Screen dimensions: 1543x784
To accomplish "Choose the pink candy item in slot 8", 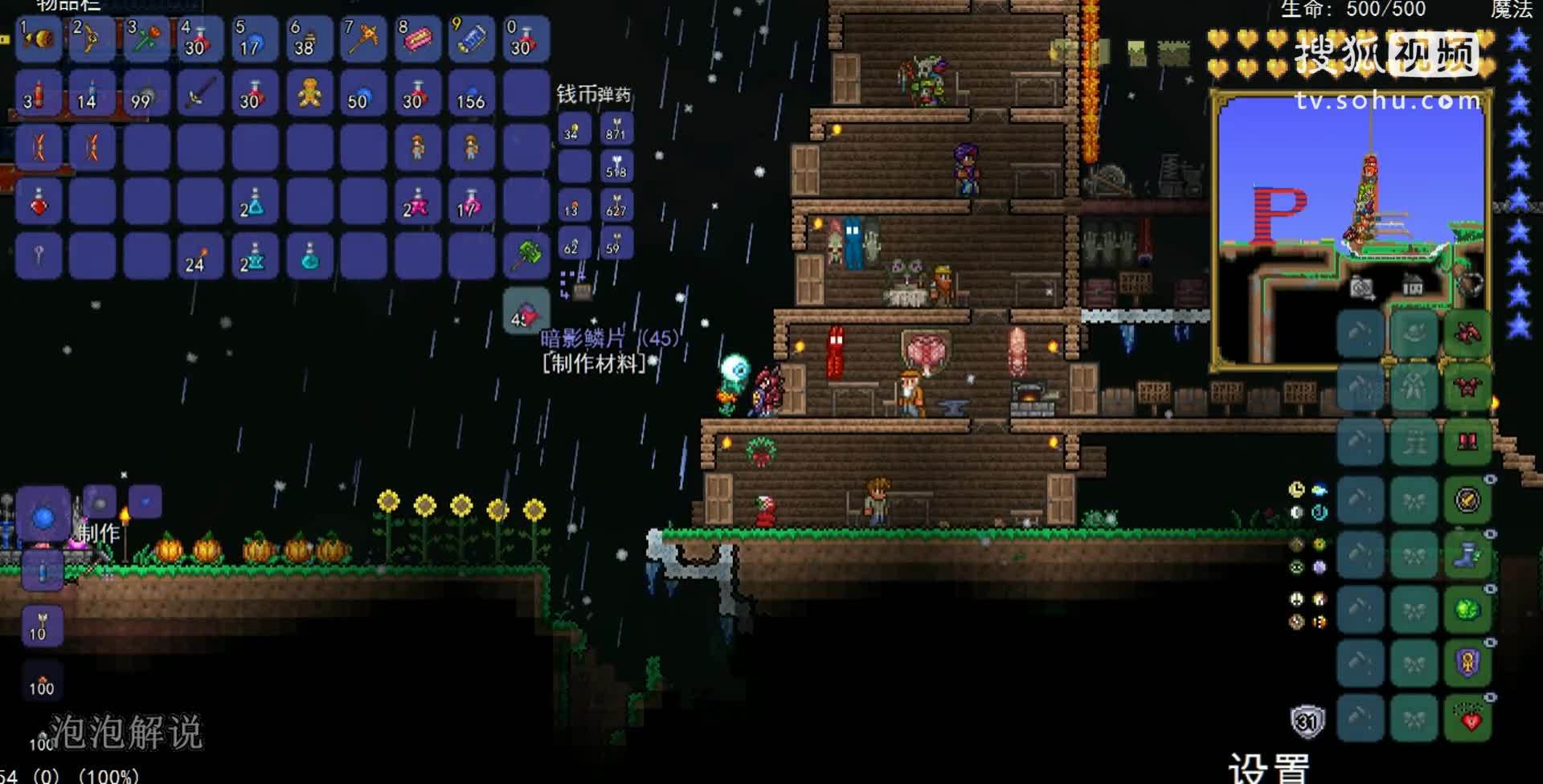I will click(417, 39).
